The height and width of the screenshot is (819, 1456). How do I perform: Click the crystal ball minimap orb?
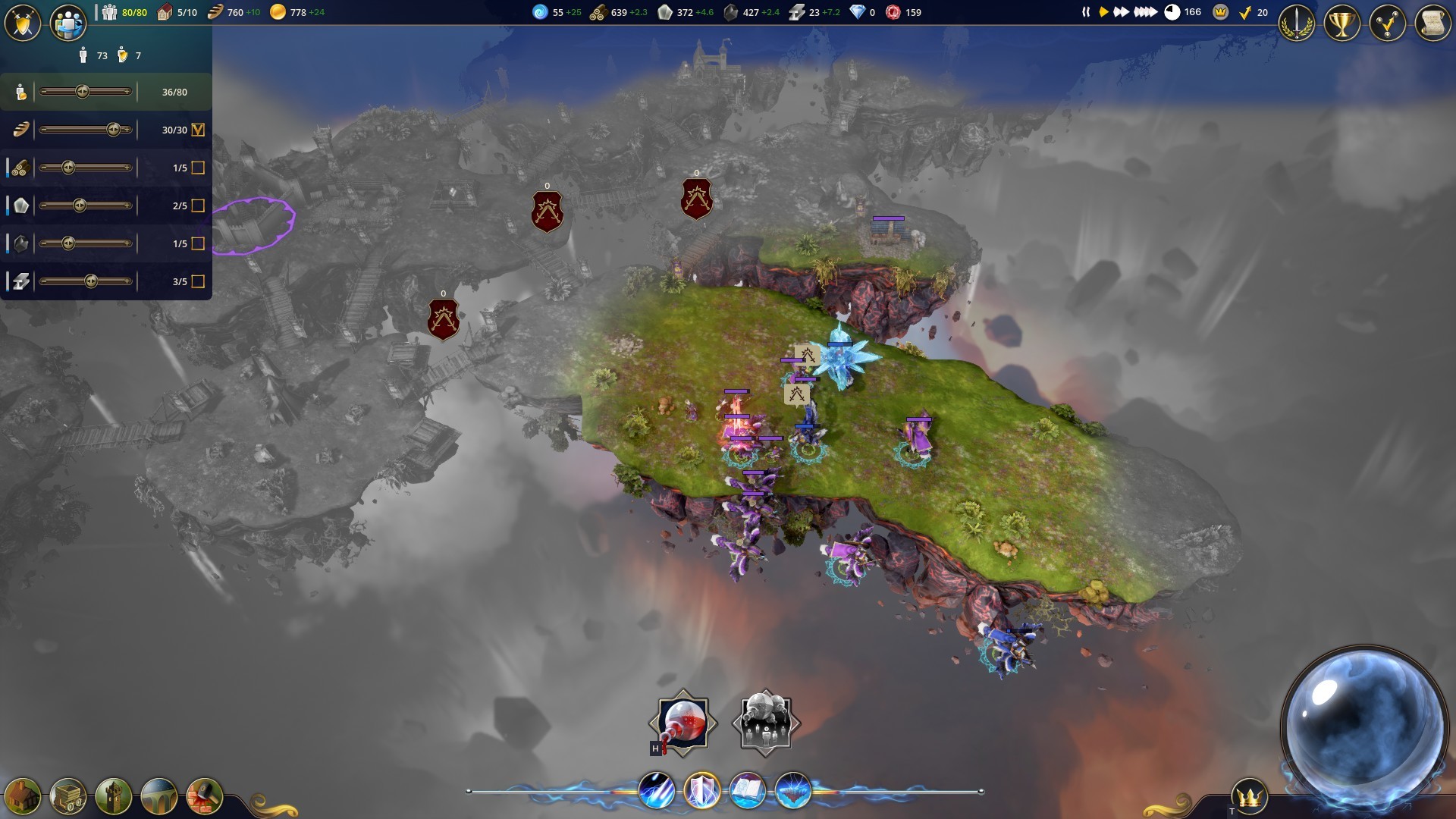tap(1363, 726)
